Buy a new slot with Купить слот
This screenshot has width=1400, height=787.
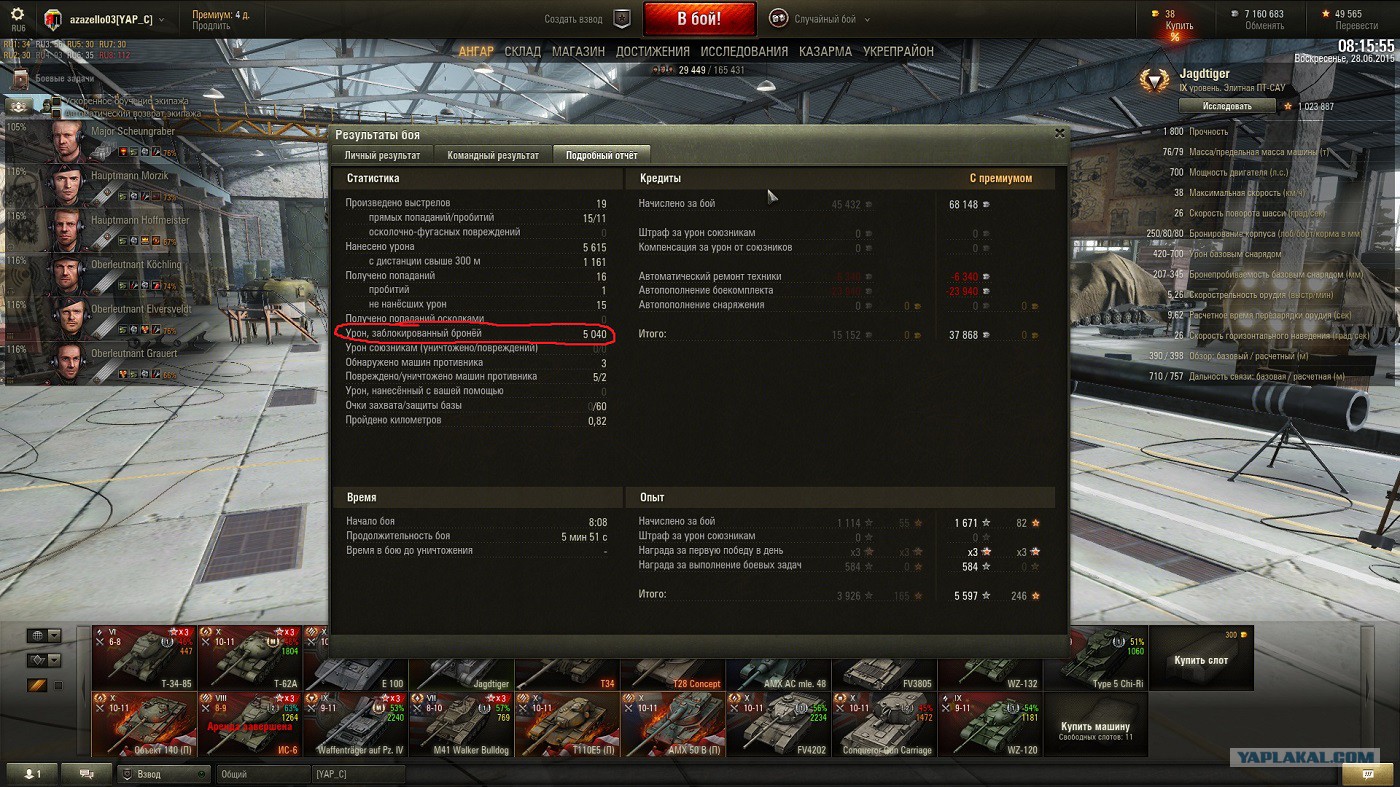pos(1200,659)
